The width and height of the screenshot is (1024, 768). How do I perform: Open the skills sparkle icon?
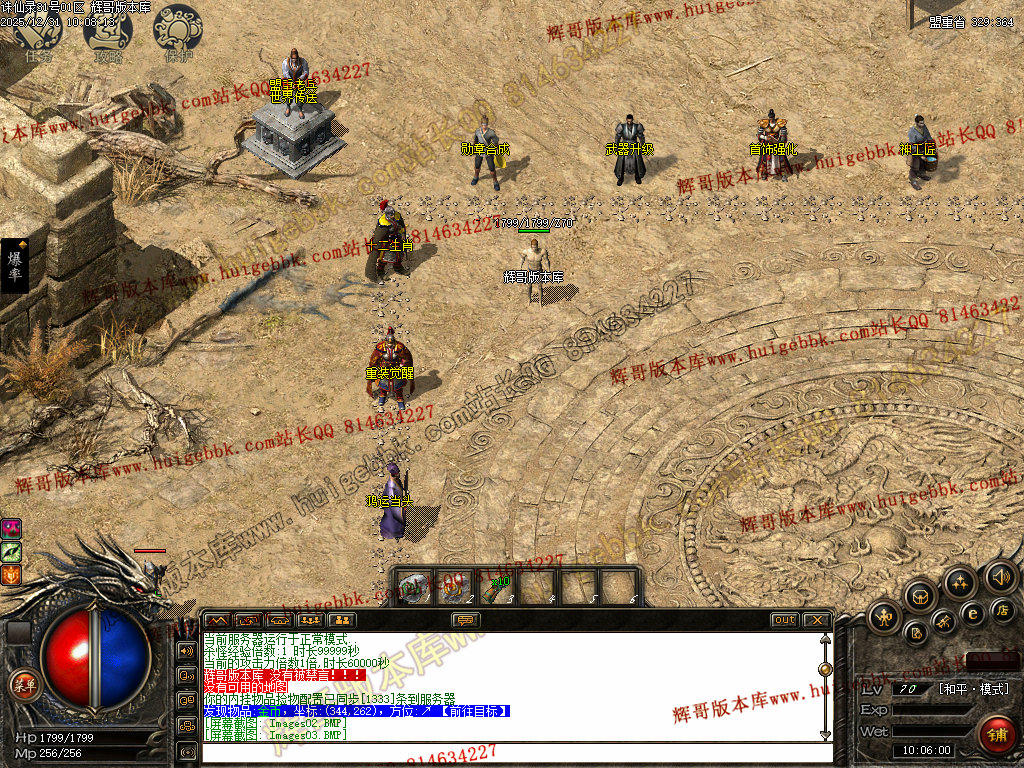pyautogui.click(x=960, y=582)
